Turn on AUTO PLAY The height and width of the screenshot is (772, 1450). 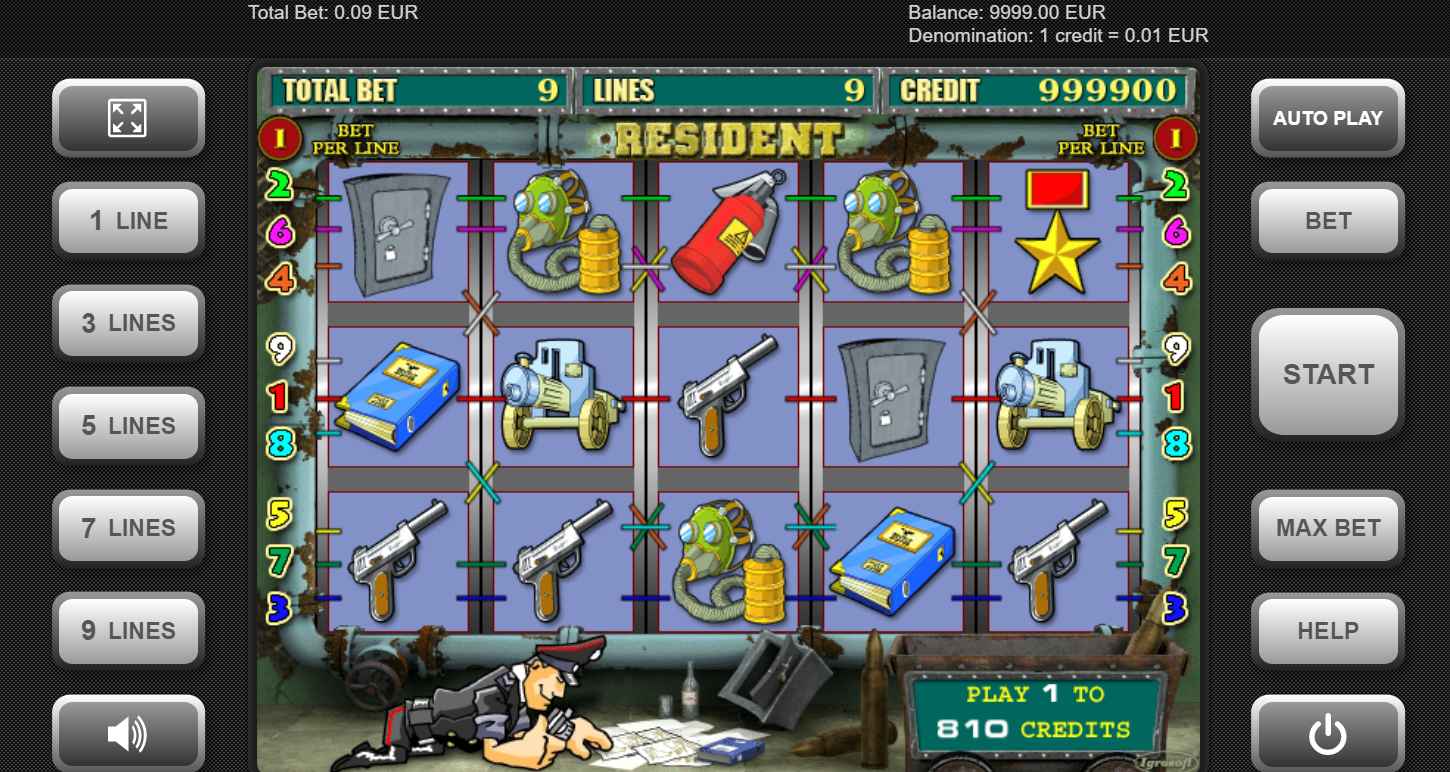tap(1327, 118)
